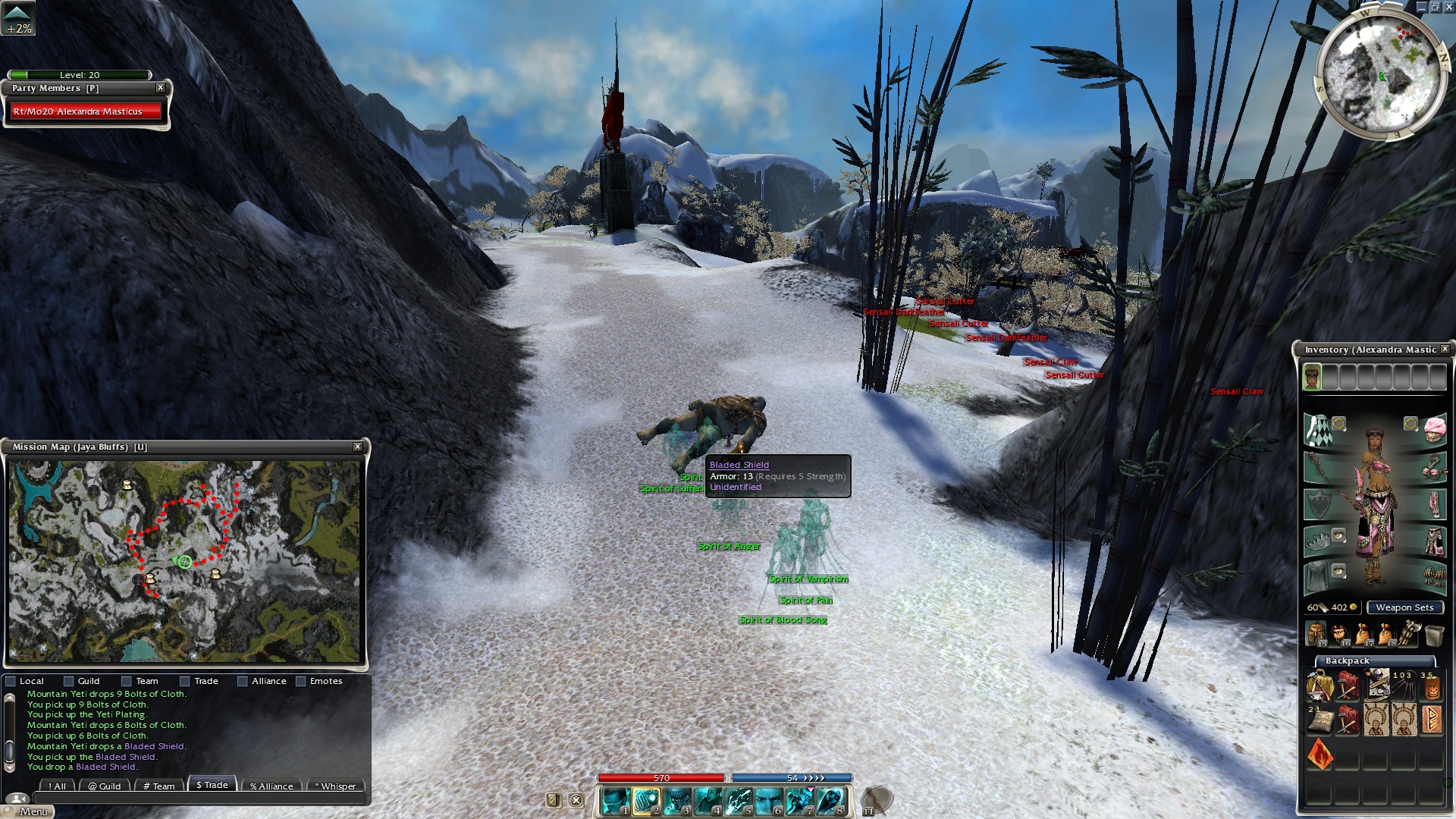Screen dimensions: 1456x819
Task: Use the splash skill in slot 5
Action: pos(738,801)
